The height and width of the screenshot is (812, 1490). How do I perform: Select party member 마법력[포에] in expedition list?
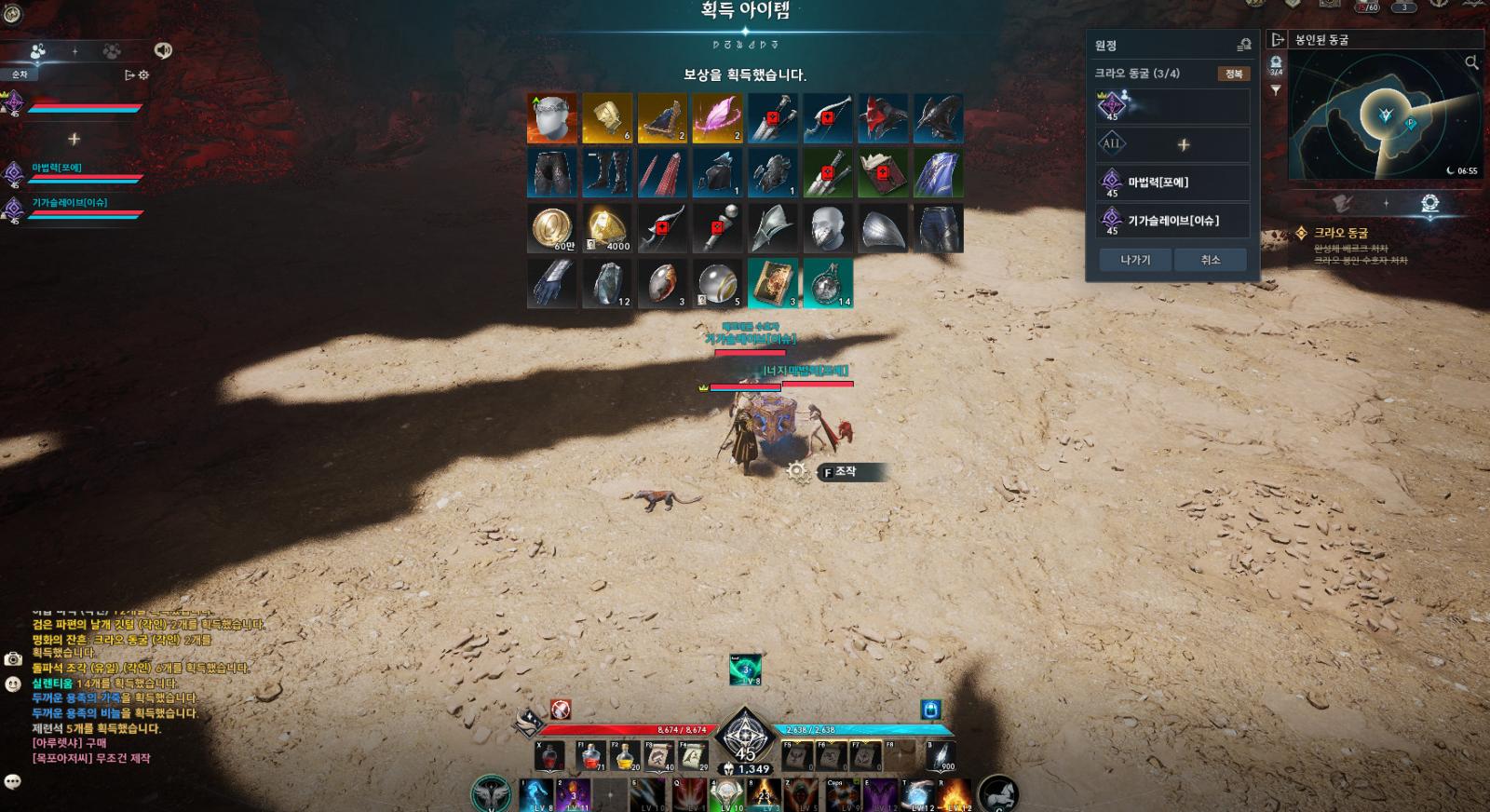pos(1172,183)
